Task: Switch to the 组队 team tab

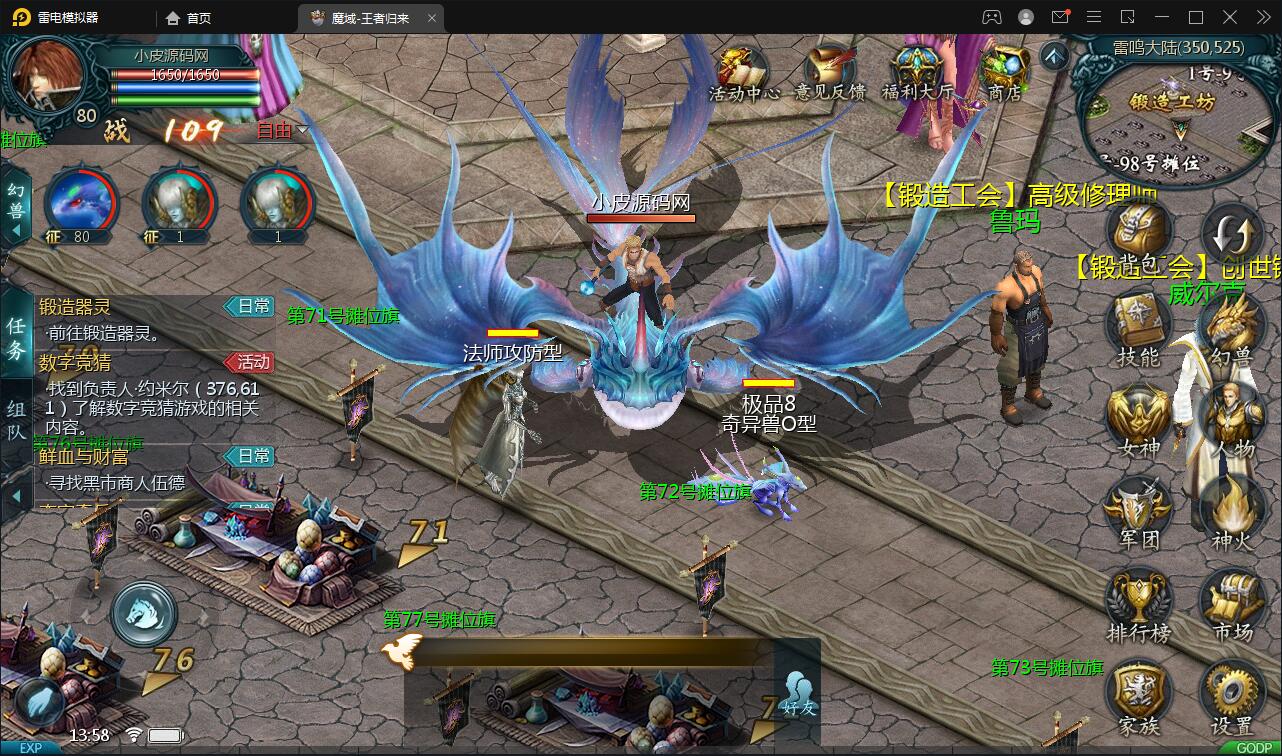Action: click(17, 419)
